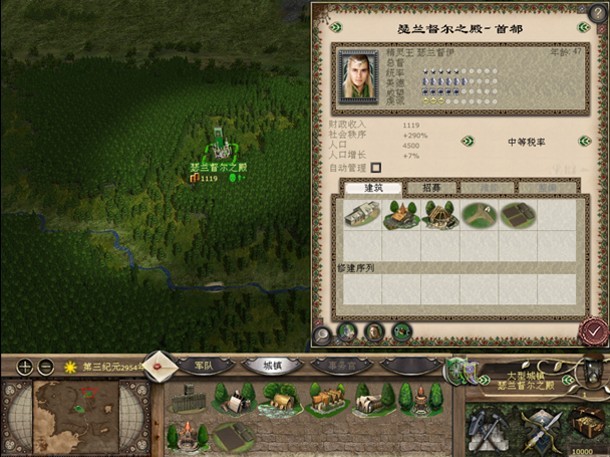
Task: Close the settlement panel with the checkmark button
Action: pos(594,329)
